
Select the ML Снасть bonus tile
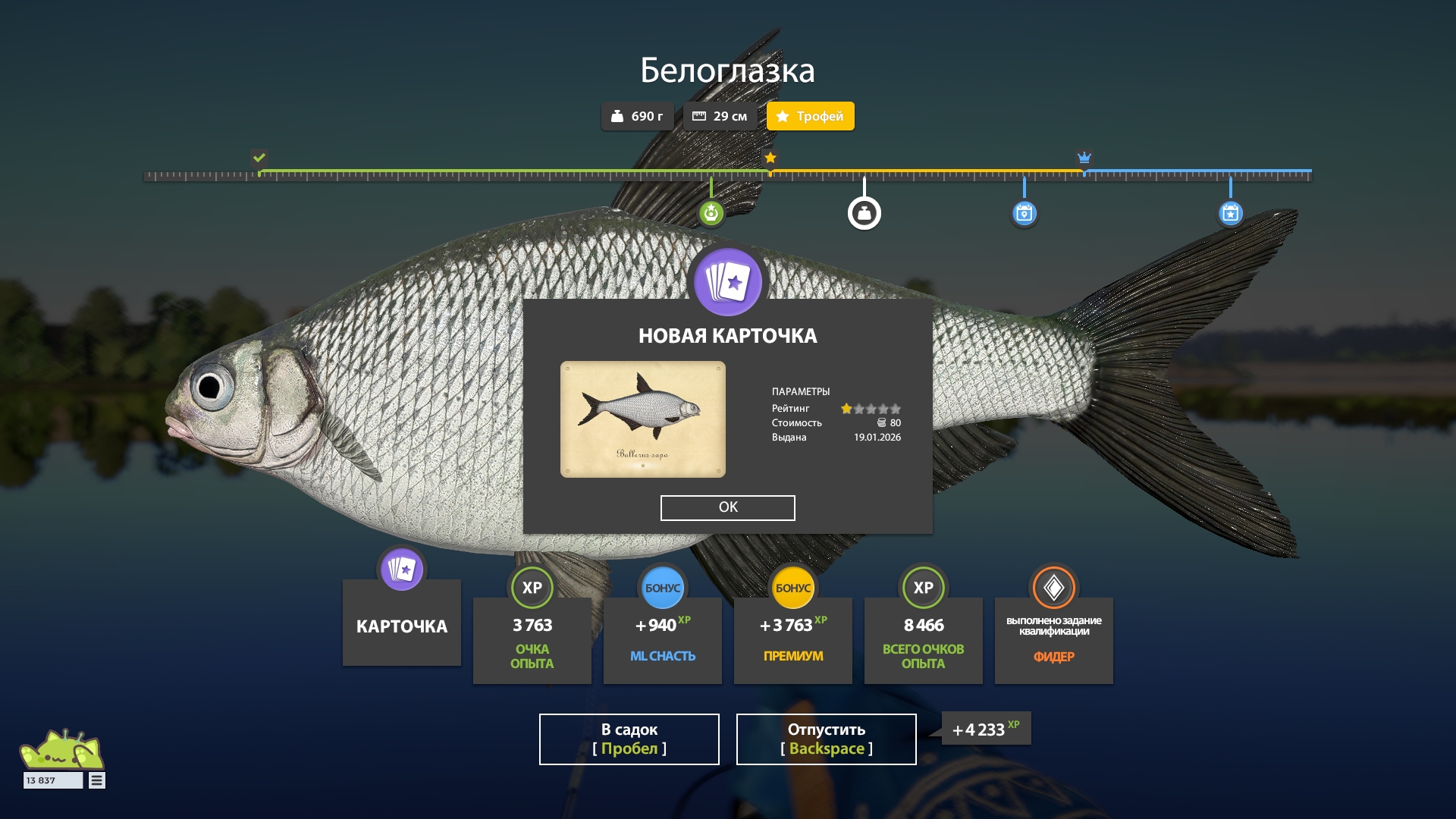point(662,639)
